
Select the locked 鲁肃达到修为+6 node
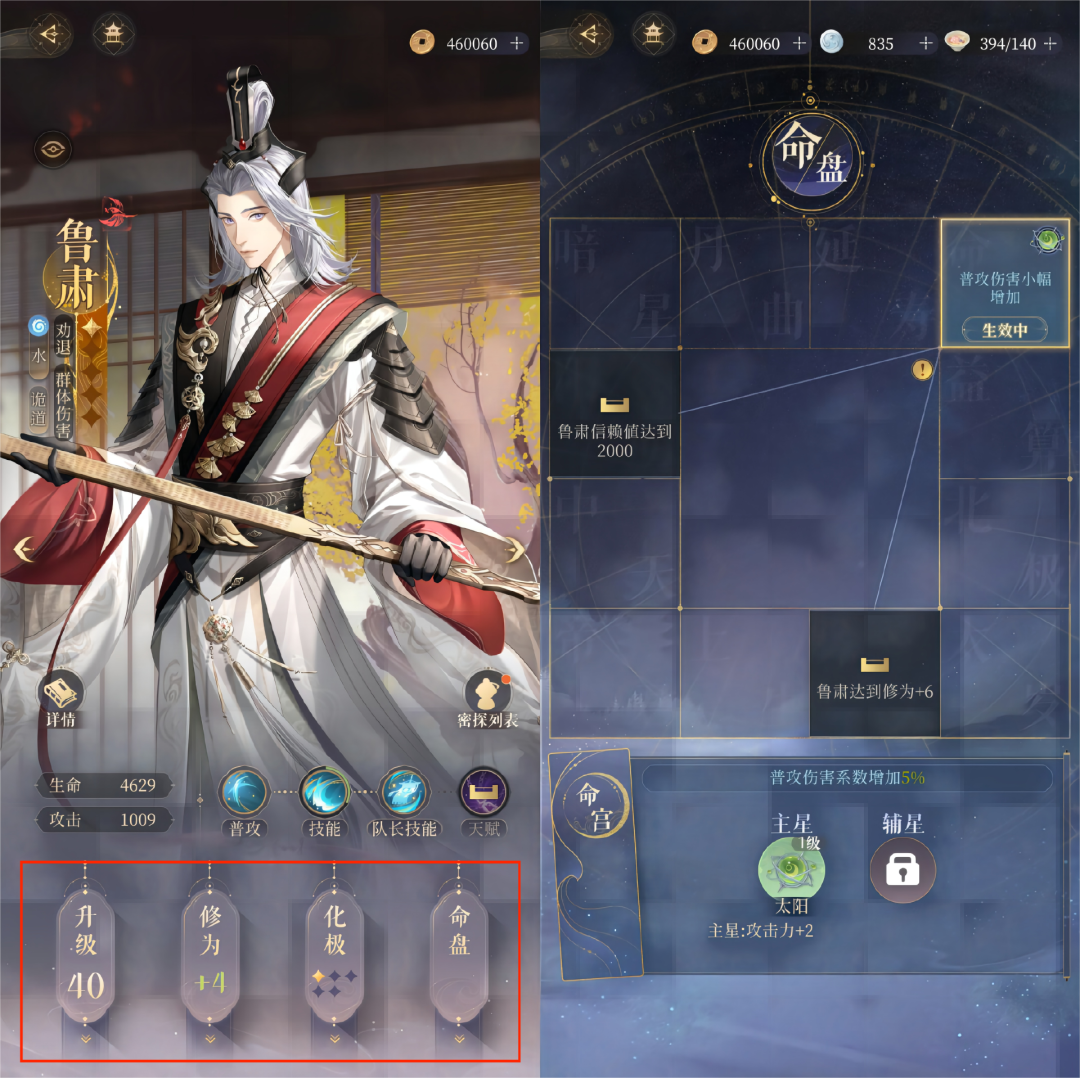[x=875, y=673]
